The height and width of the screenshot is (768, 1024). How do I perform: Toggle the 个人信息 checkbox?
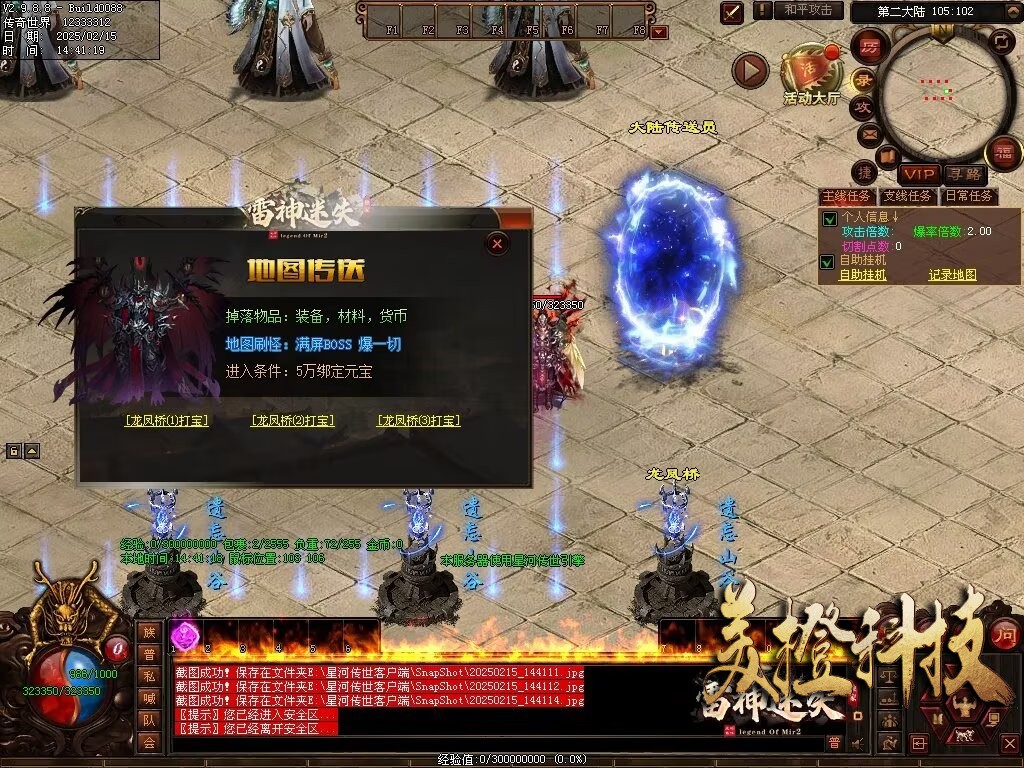tap(828, 218)
